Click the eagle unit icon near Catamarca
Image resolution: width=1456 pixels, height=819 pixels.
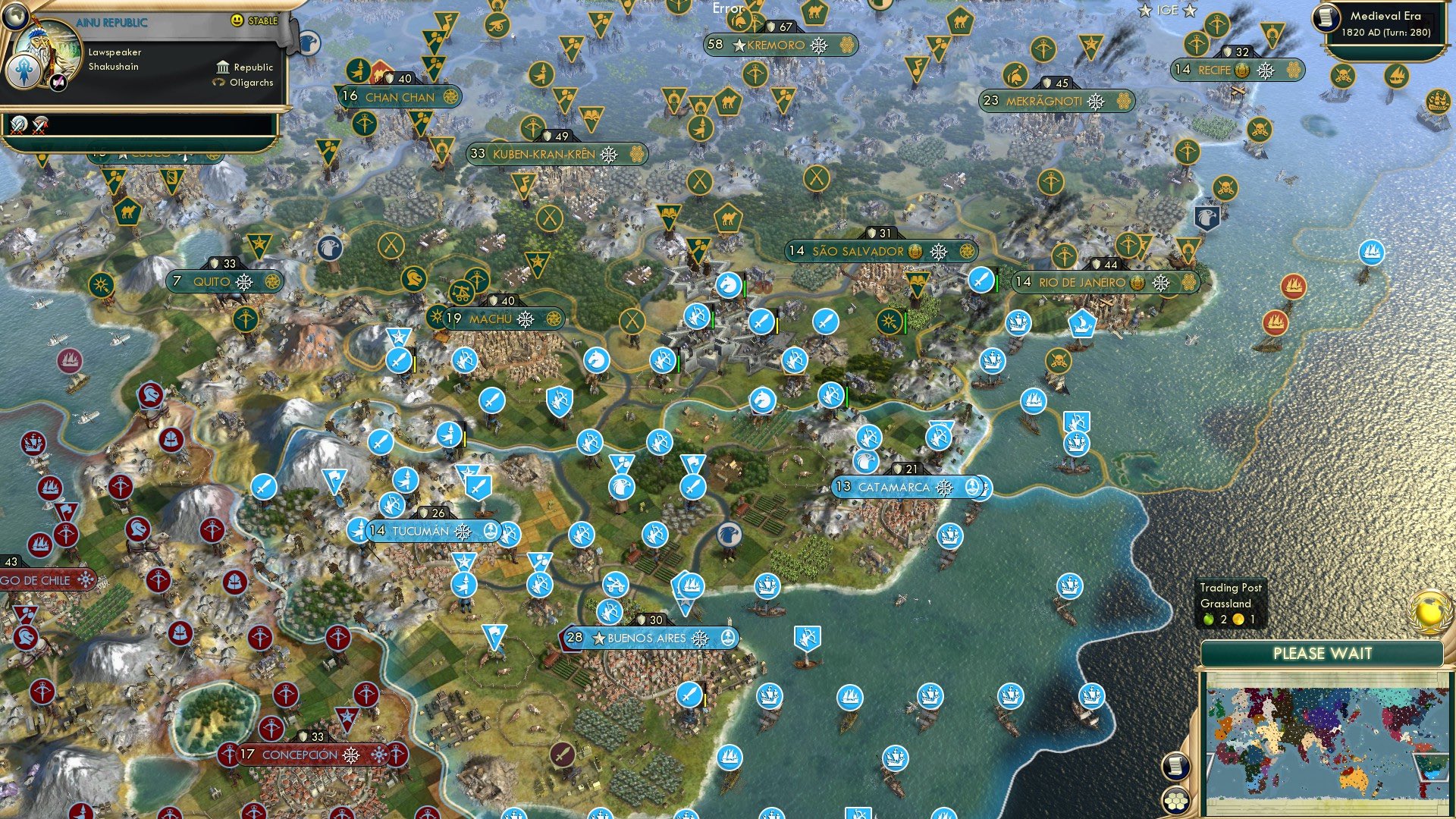tap(864, 461)
